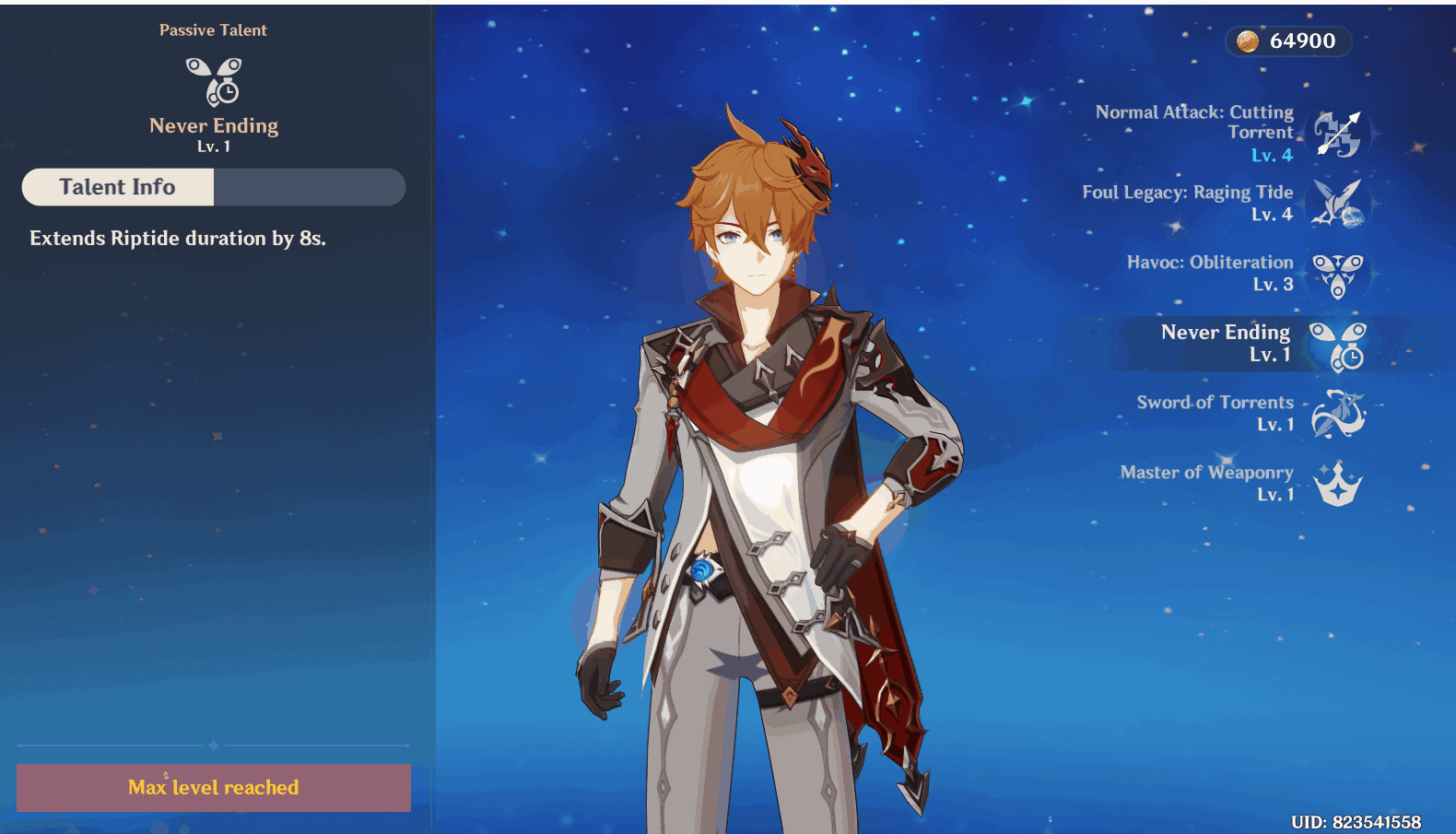Image resolution: width=1456 pixels, height=834 pixels.
Task: Click the Max level reached button
Action: coord(214,788)
